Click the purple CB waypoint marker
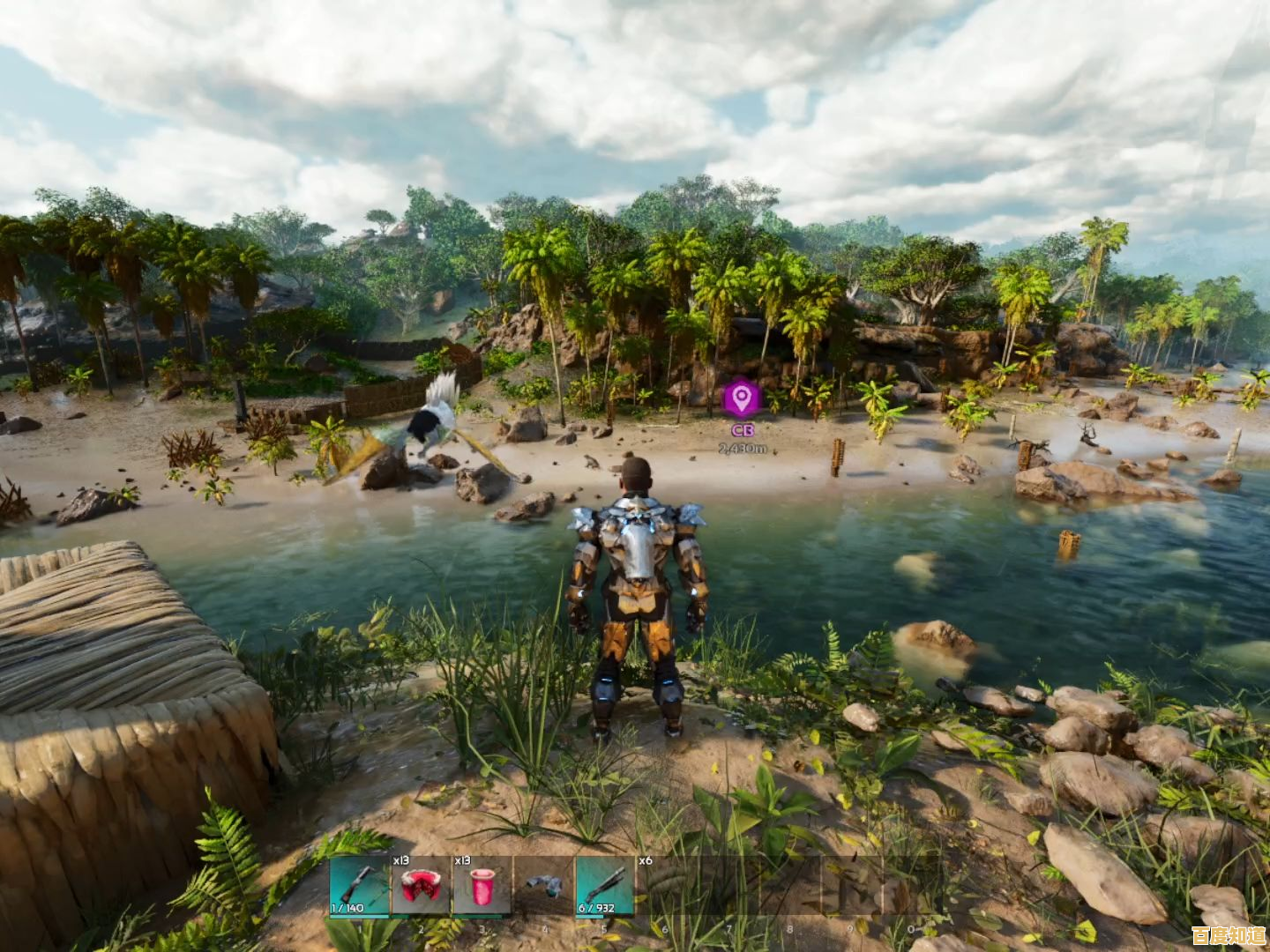Screen dimensions: 1270x952 pos(742,399)
